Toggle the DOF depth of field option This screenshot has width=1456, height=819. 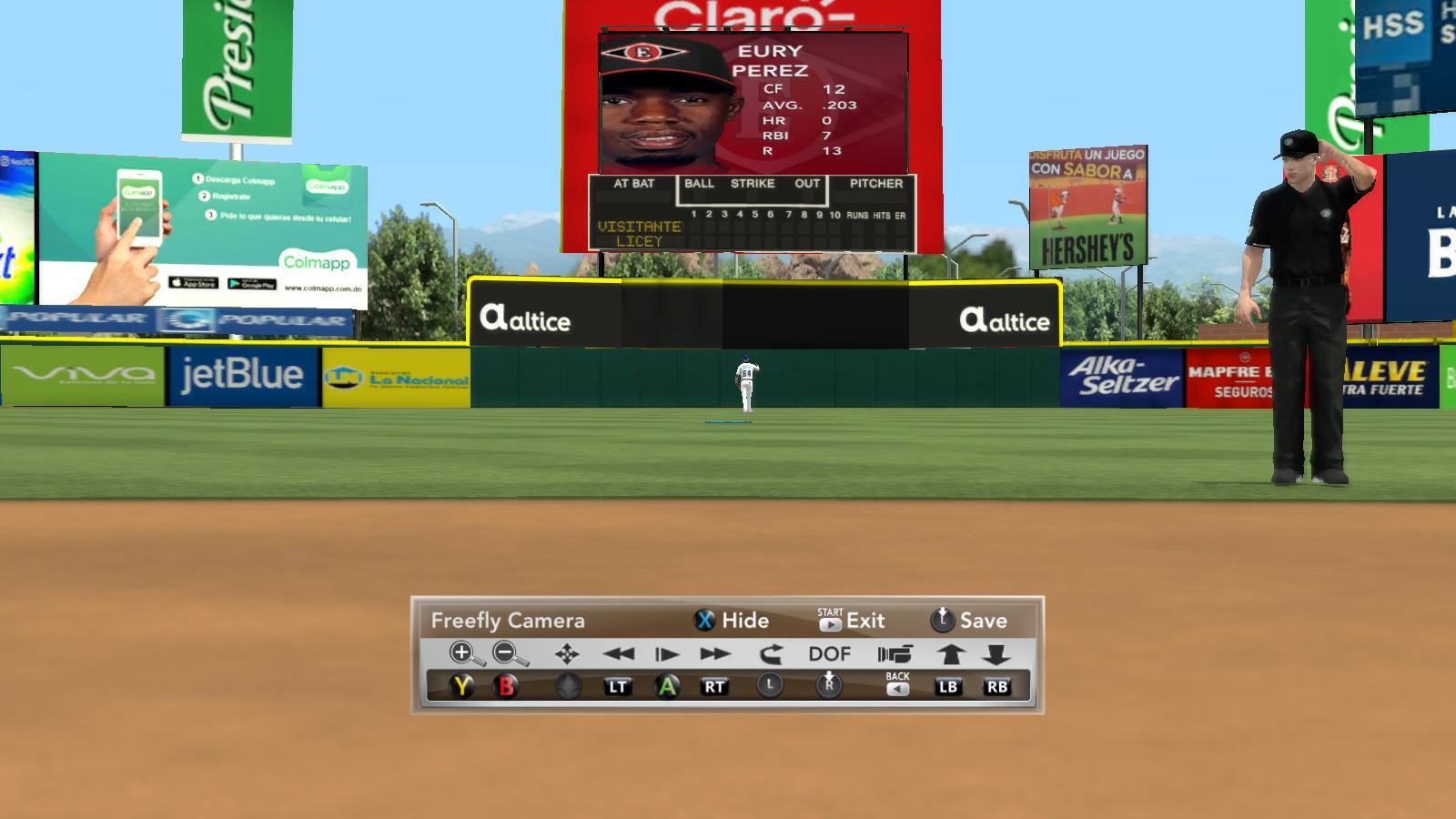829,653
